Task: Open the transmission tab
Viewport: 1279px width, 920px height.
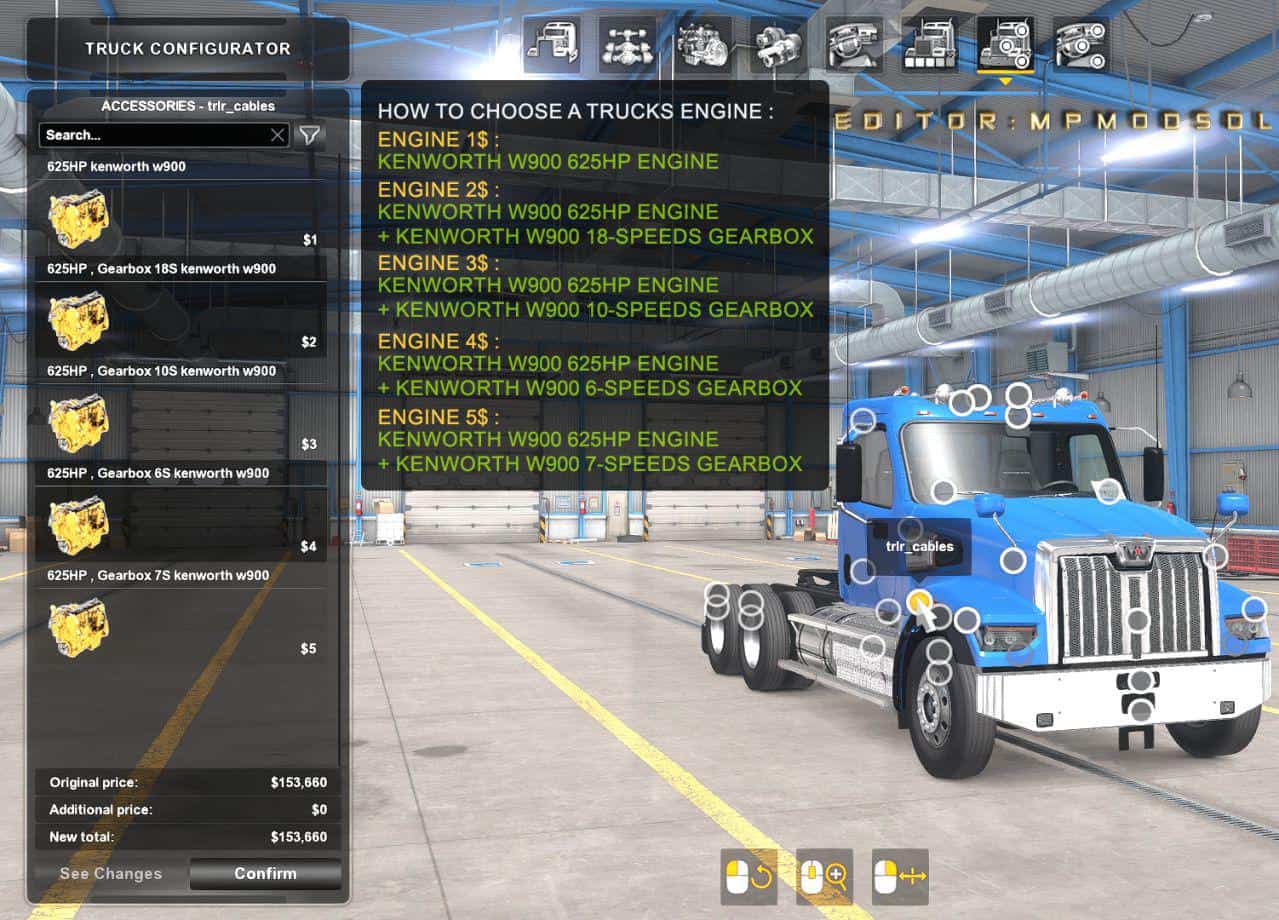Action: [778, 45]
